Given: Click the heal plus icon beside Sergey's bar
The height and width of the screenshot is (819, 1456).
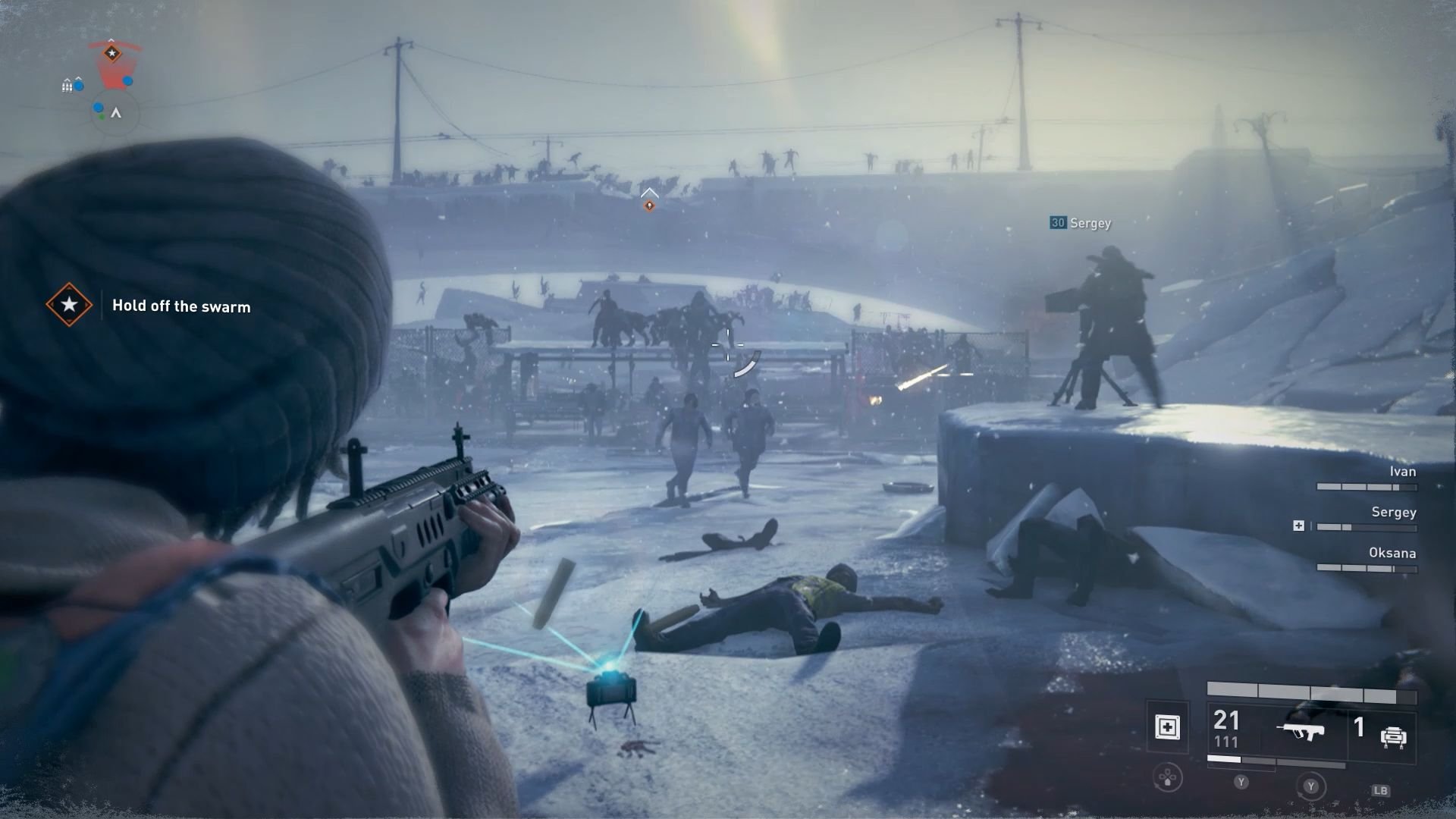Looking at the screenshot, I should 1300,525.
